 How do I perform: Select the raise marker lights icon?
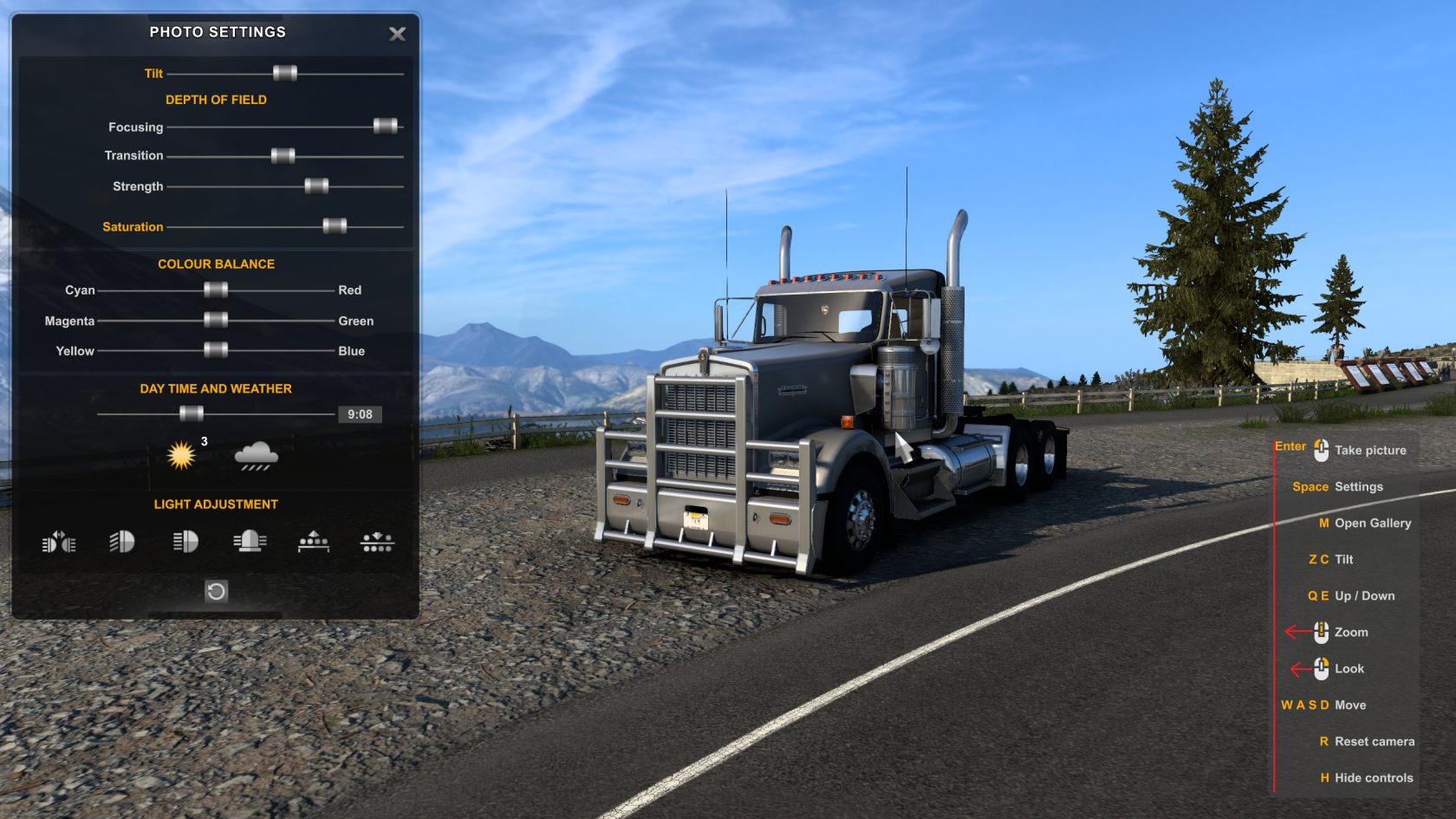pyautogui.click(x=314, y=543)
